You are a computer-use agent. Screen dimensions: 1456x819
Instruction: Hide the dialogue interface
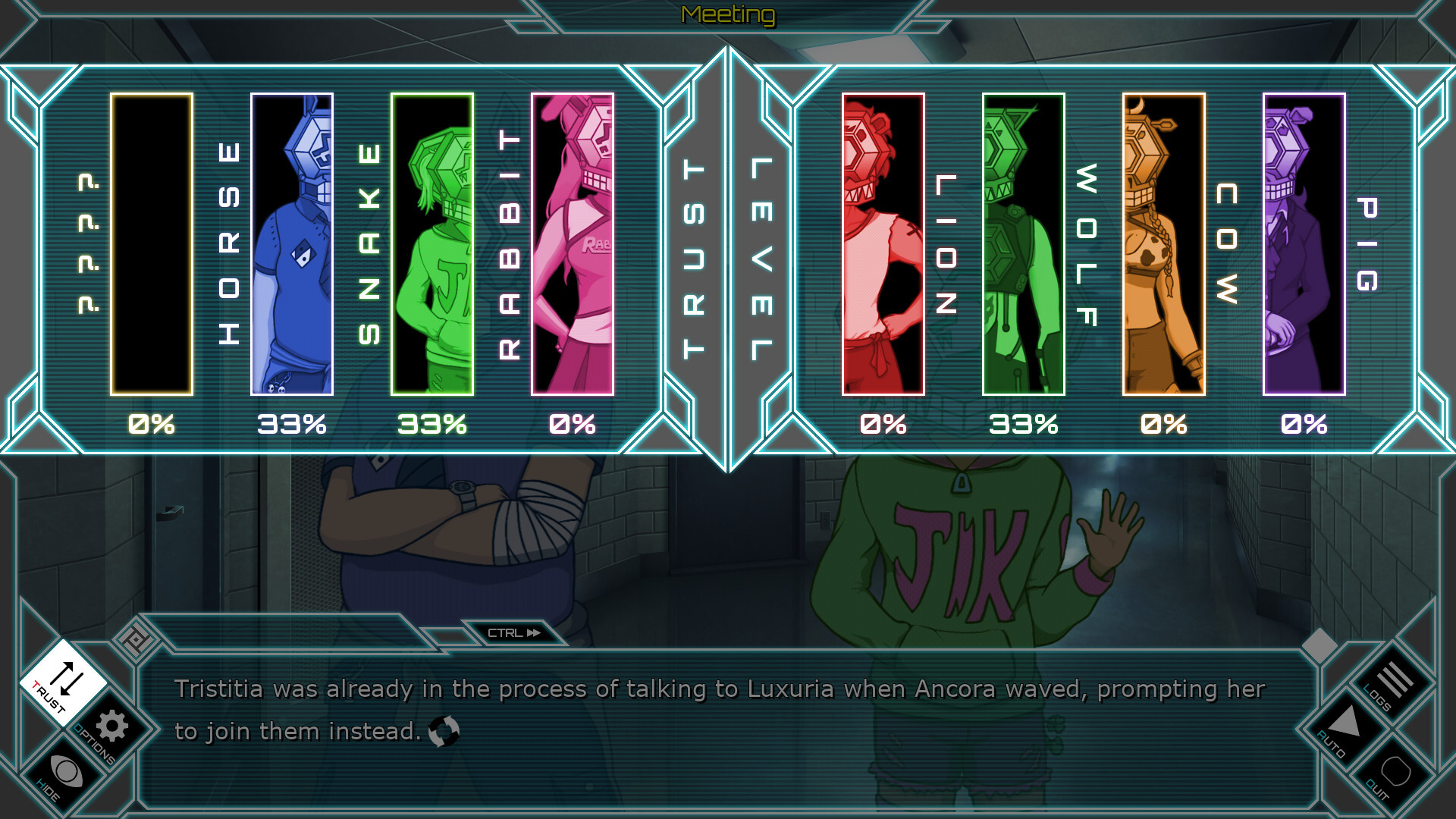point(65,773)
